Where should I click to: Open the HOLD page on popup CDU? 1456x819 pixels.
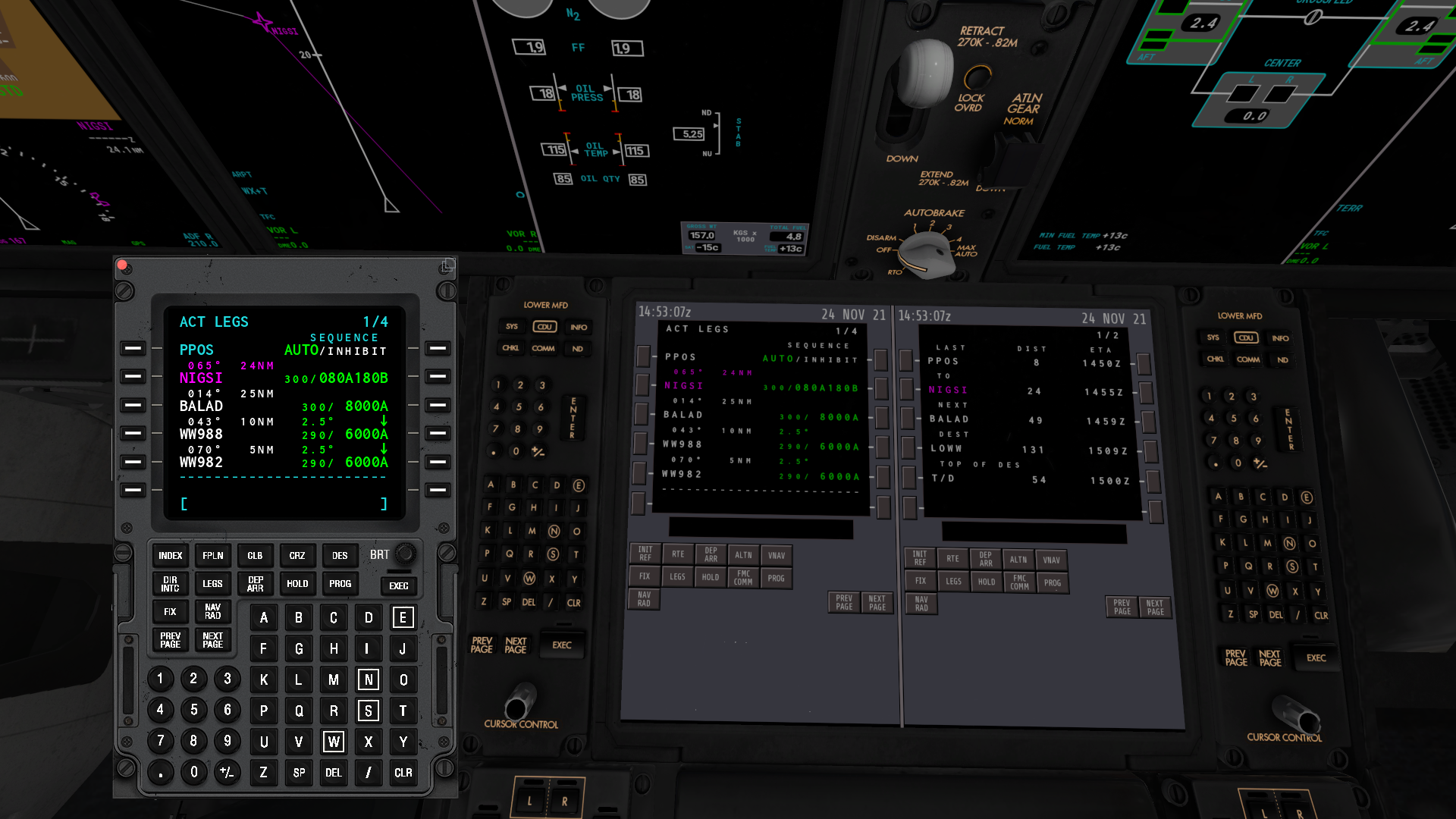pyautogui.click(x=297, y=583)
